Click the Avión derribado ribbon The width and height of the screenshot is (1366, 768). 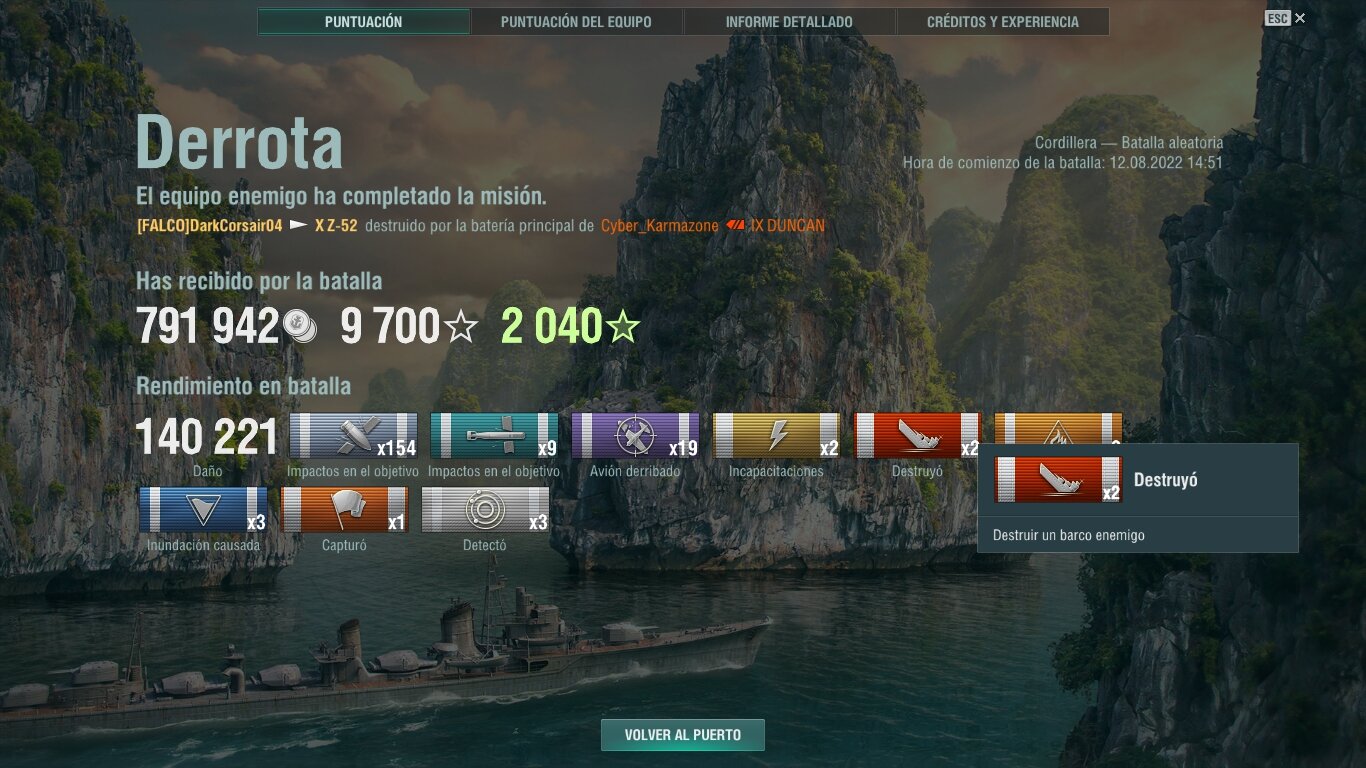pos(635,436)
